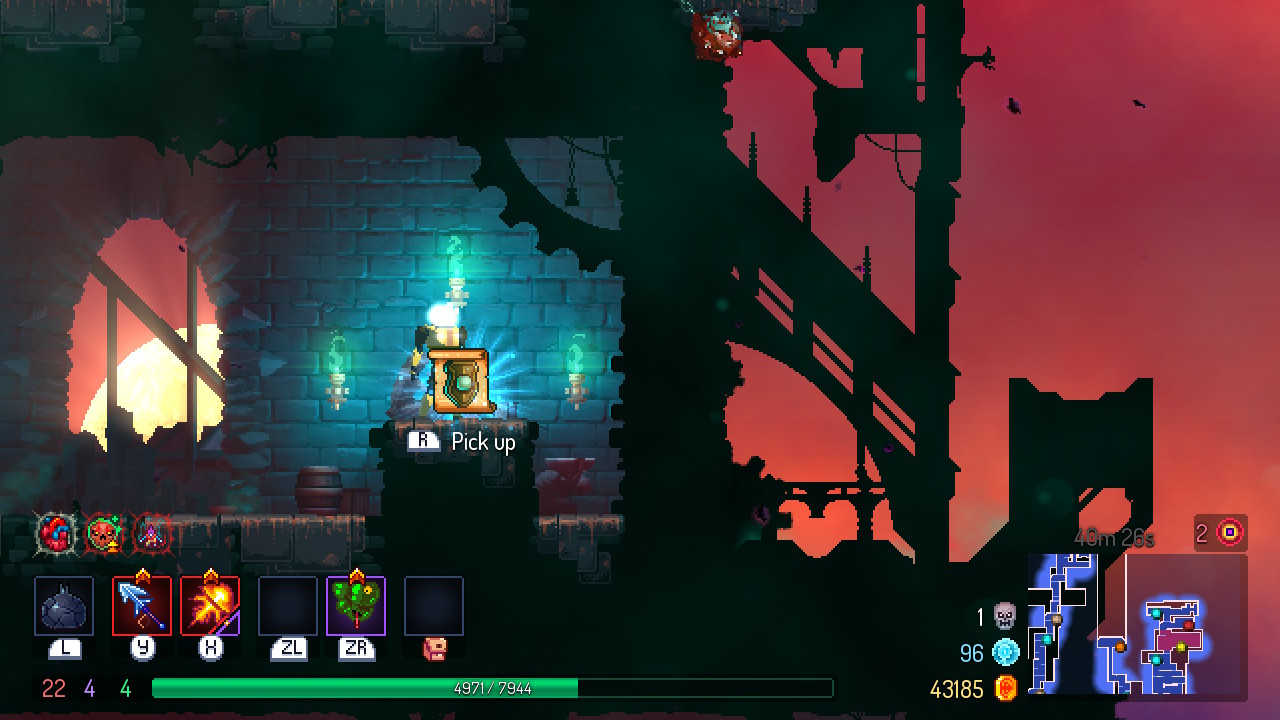Select the orange marker on the minimap

tap(1120, 647)
